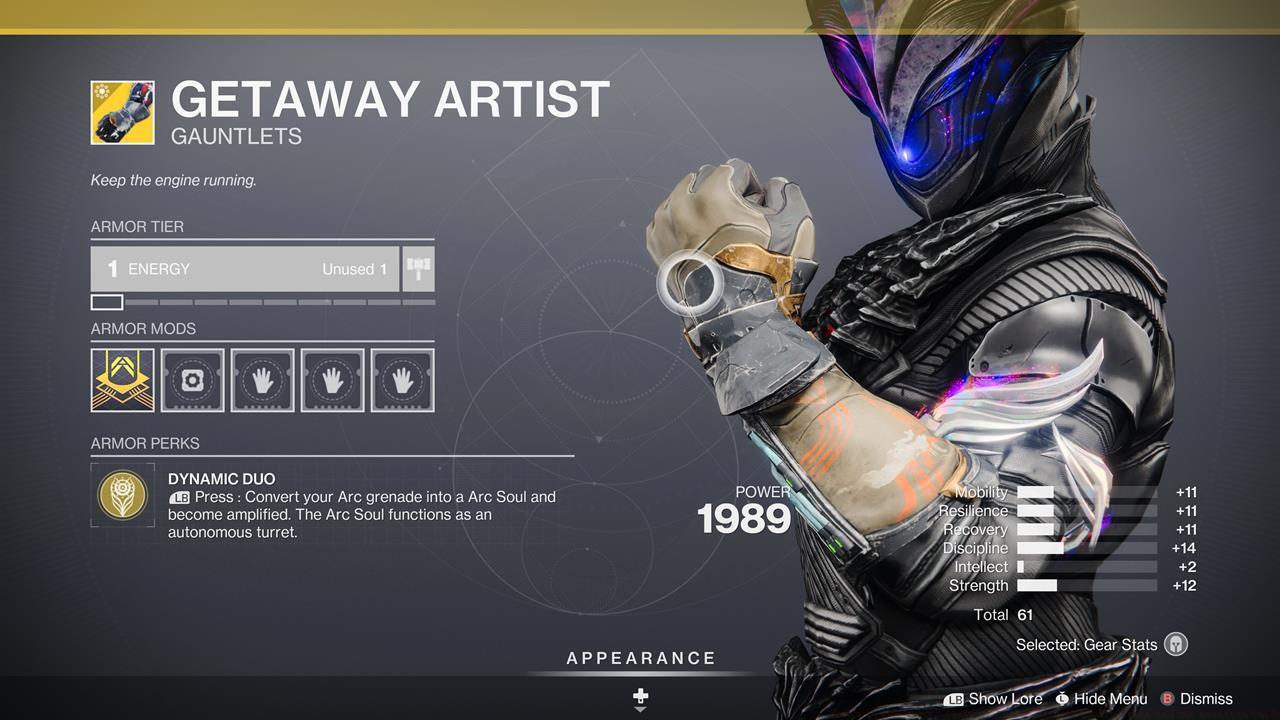Open the first arms mod slot
This screenshot has height=720, width=1280.
262,379
